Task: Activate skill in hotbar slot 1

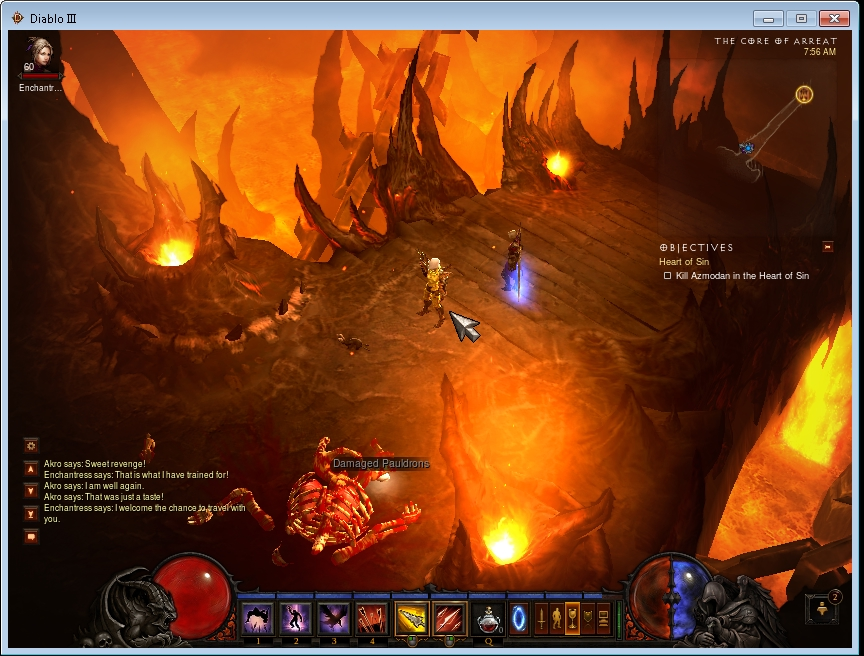Action: click(x=258, y=619)
